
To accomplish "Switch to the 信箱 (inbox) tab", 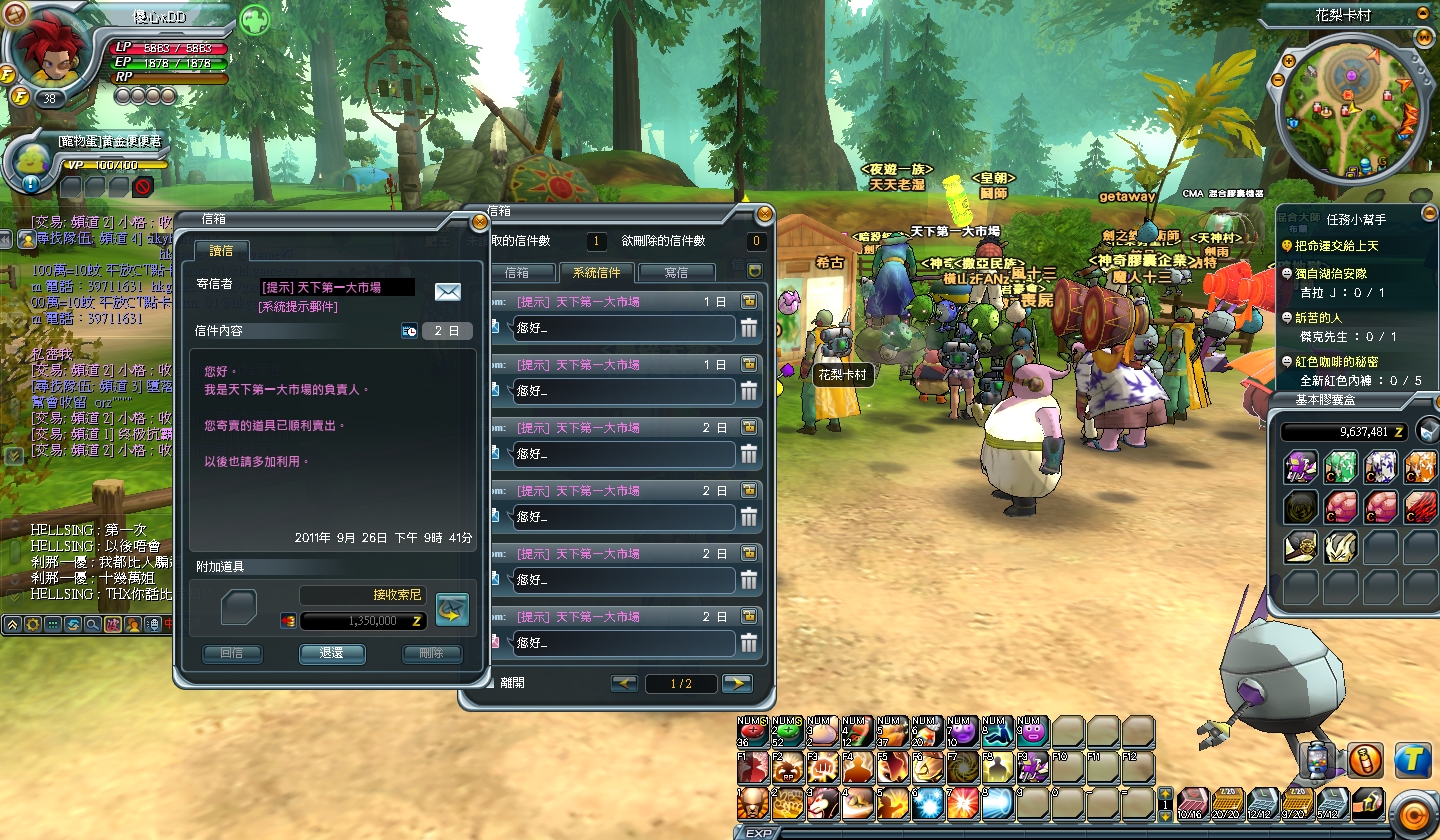I will (516, 272).
